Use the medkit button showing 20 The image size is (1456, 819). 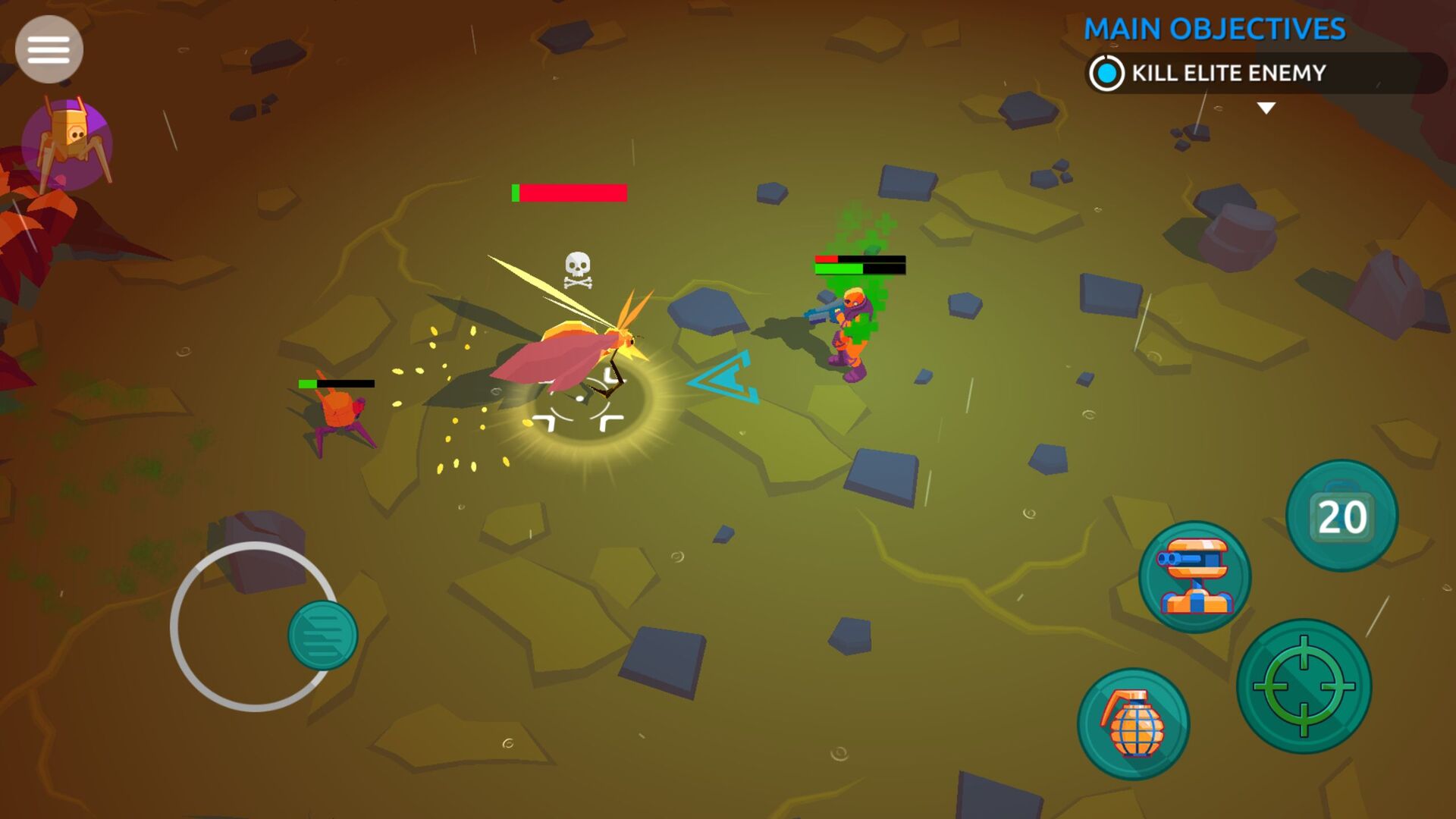(x=1341, y=516)
